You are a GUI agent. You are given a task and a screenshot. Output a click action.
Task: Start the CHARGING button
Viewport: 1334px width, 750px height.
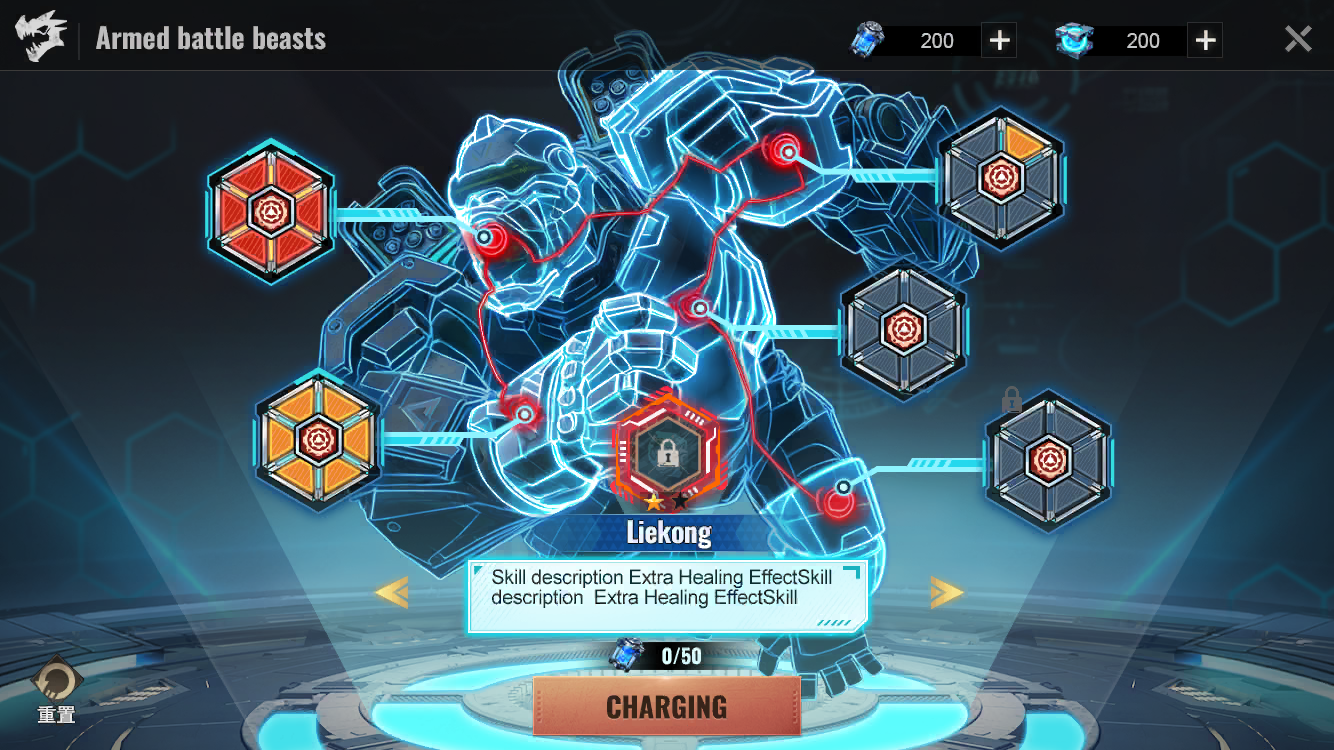point(667,706)
